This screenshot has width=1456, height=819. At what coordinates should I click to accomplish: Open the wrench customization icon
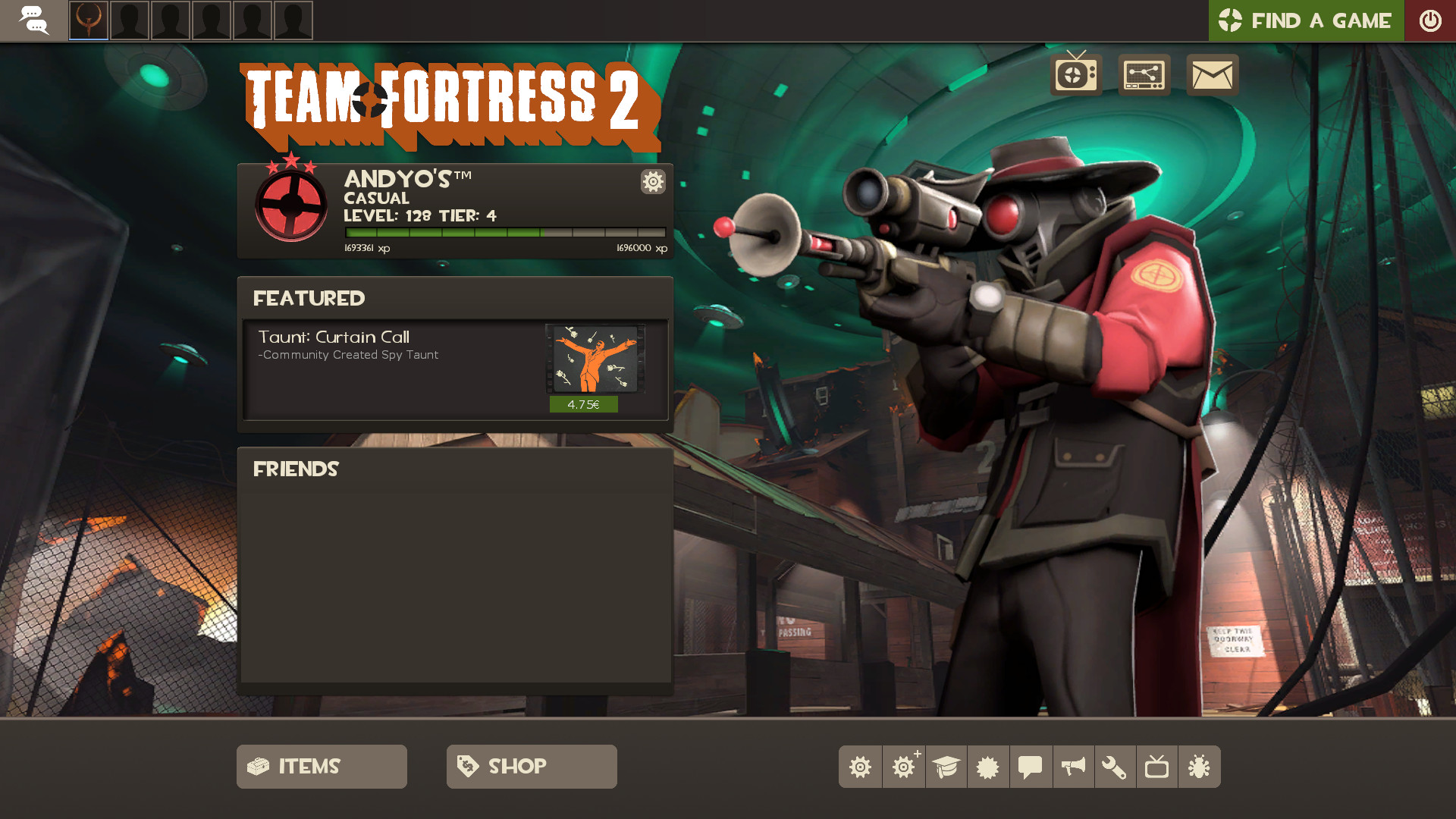[1115, 767]
